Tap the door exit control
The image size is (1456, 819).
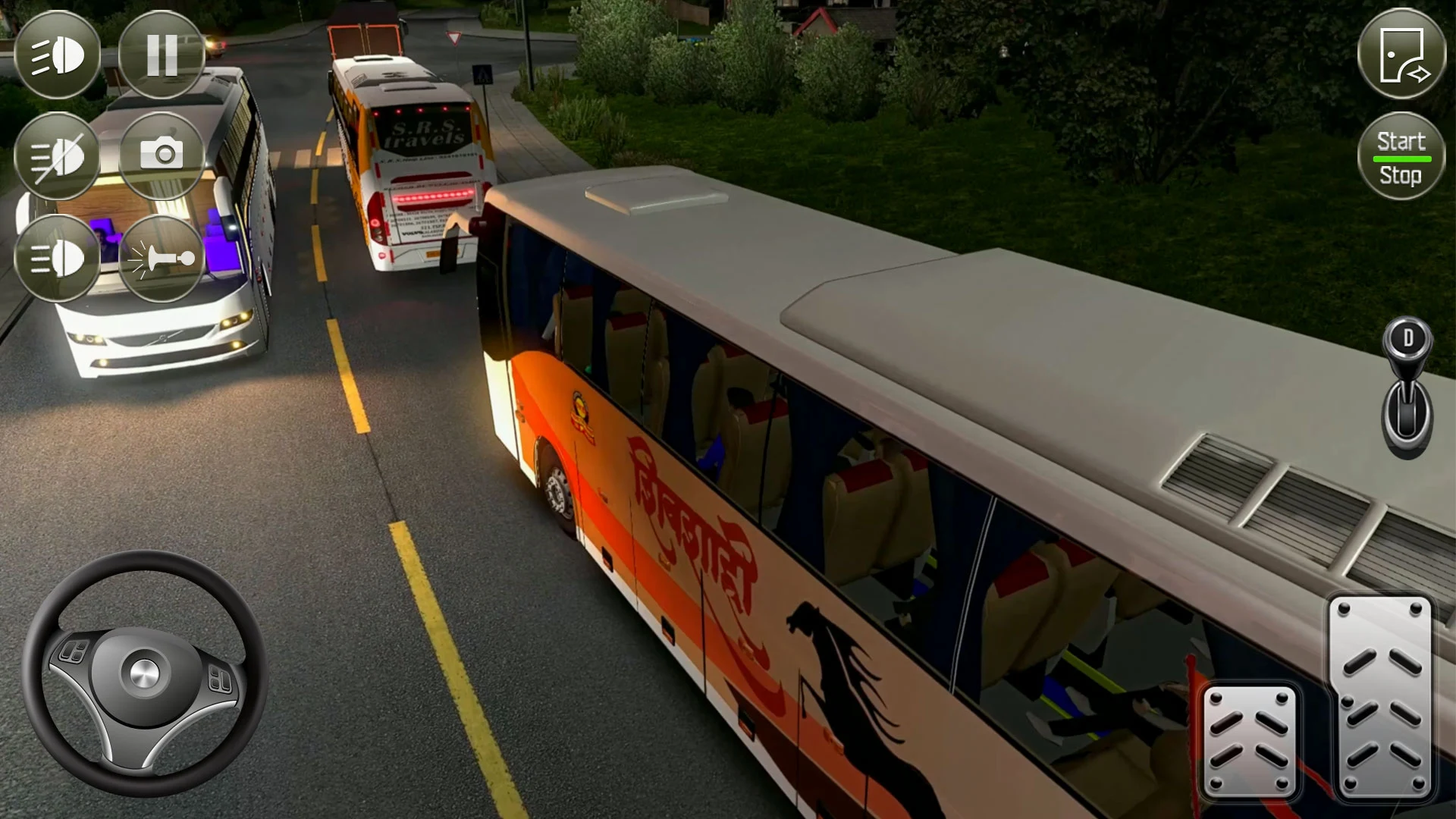click(x=1402, y=53)
